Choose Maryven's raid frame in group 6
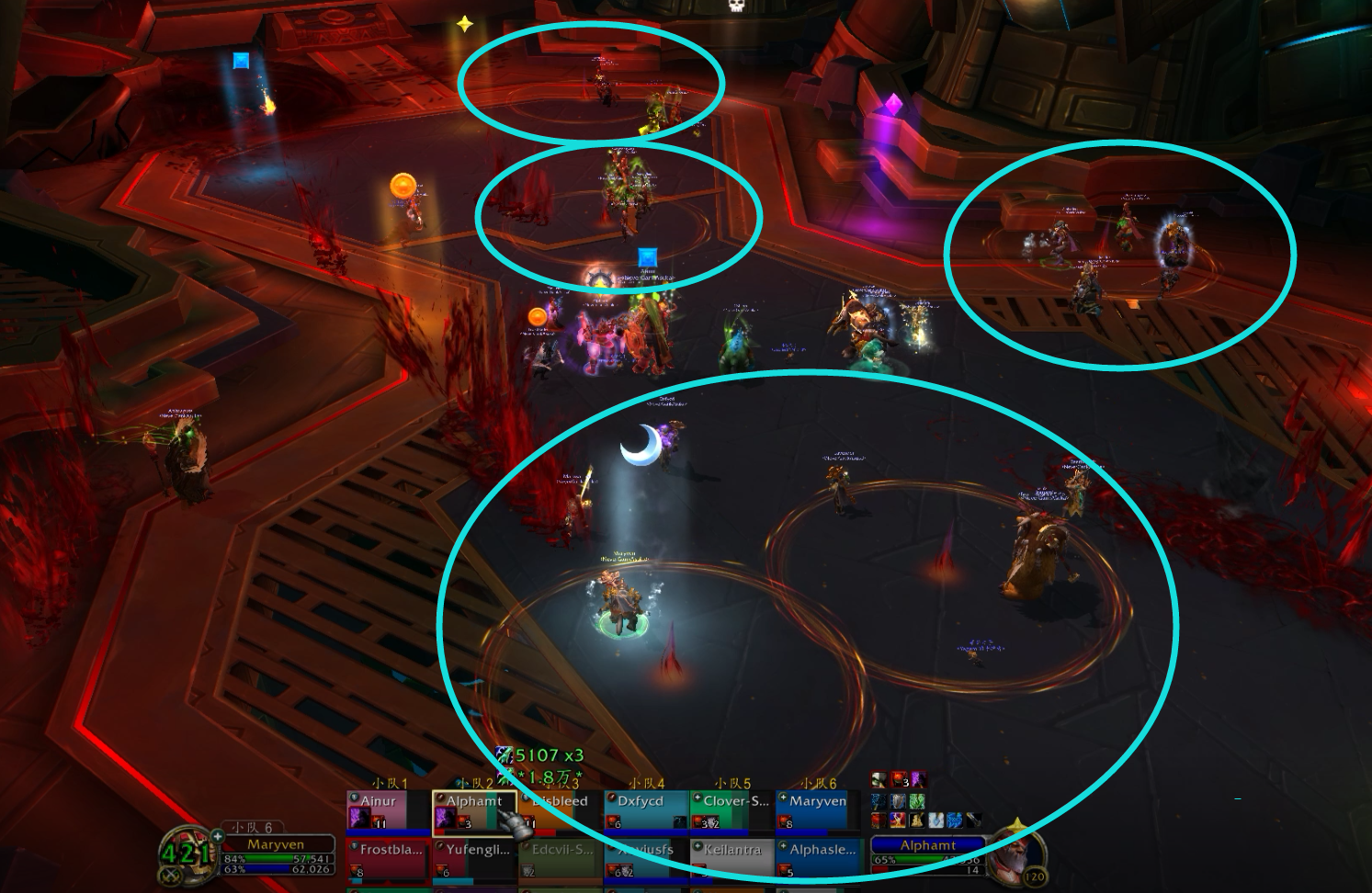1372x893 pixels. pos(817,810)
